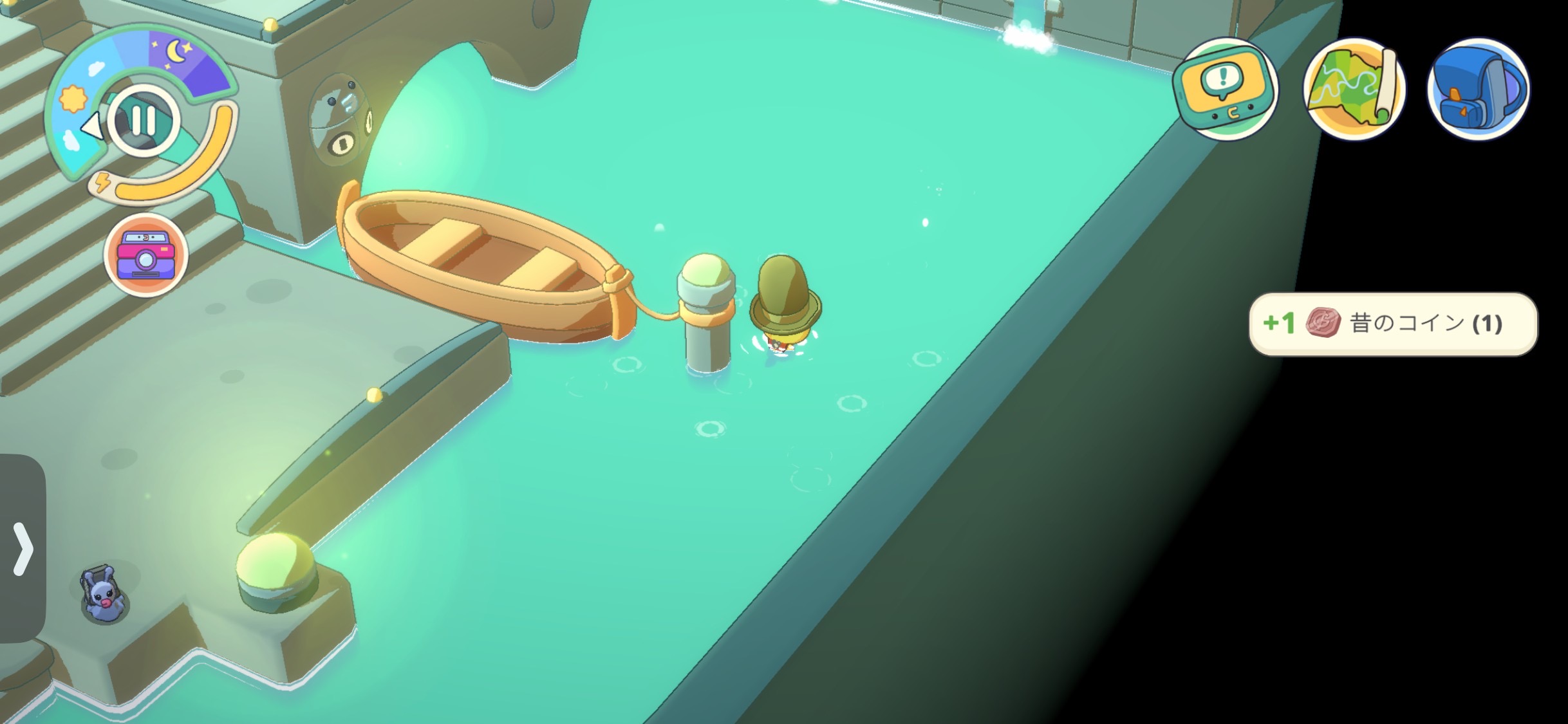The width and height of the screenshot is (1568, 724).
Task: Pause the game with the pause button
Action: [143, 120]
